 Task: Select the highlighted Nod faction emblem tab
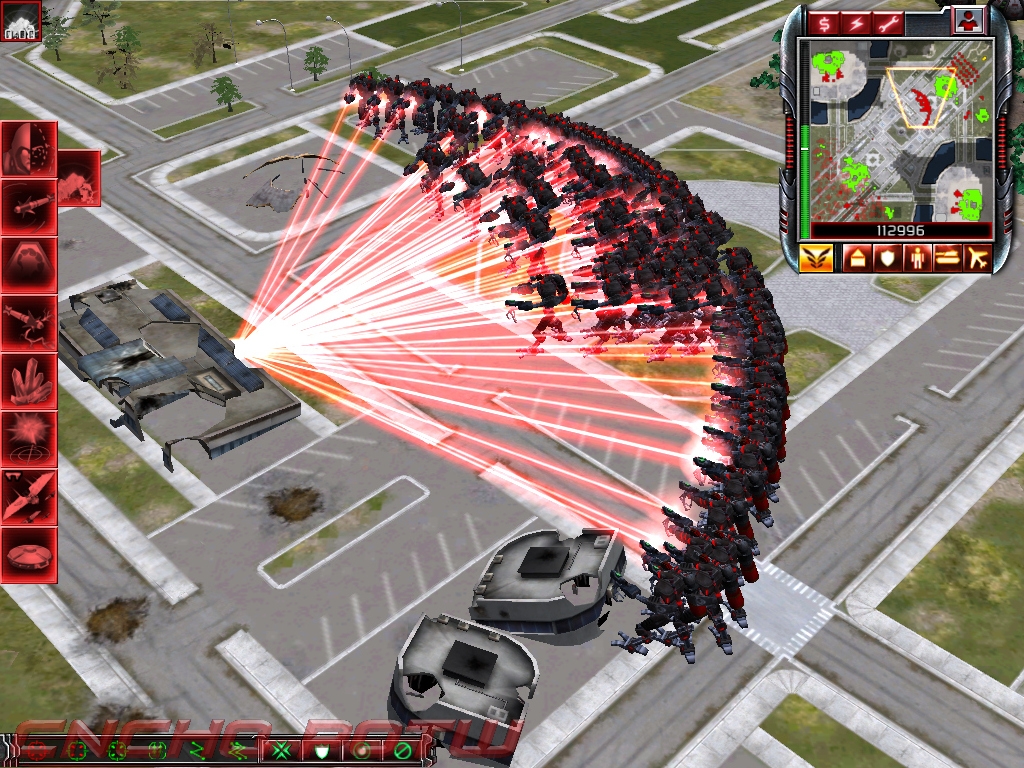coord(817,258)
